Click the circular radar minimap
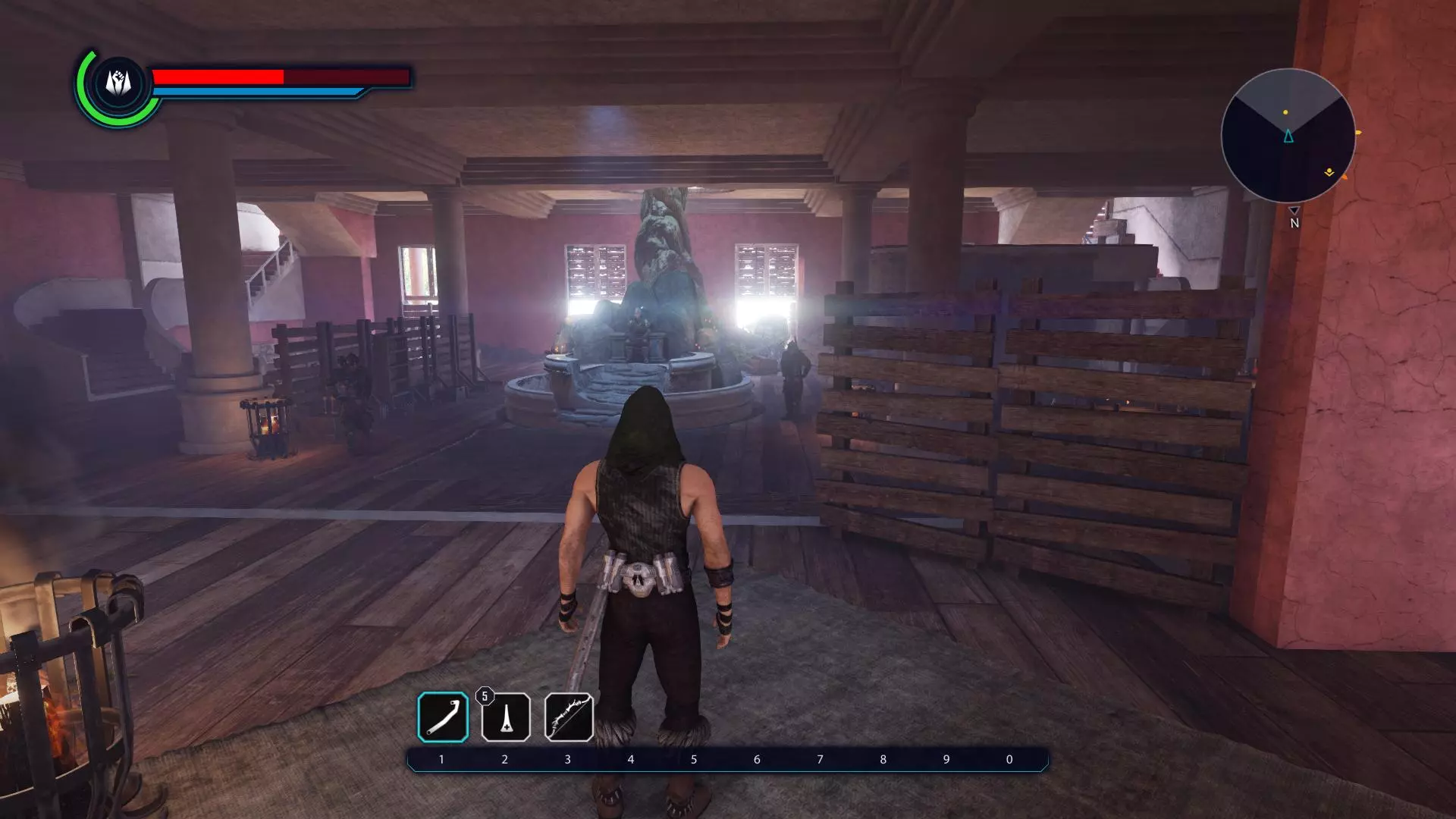The height and width of the screenshot is (819, 1456). point(1288,135)
